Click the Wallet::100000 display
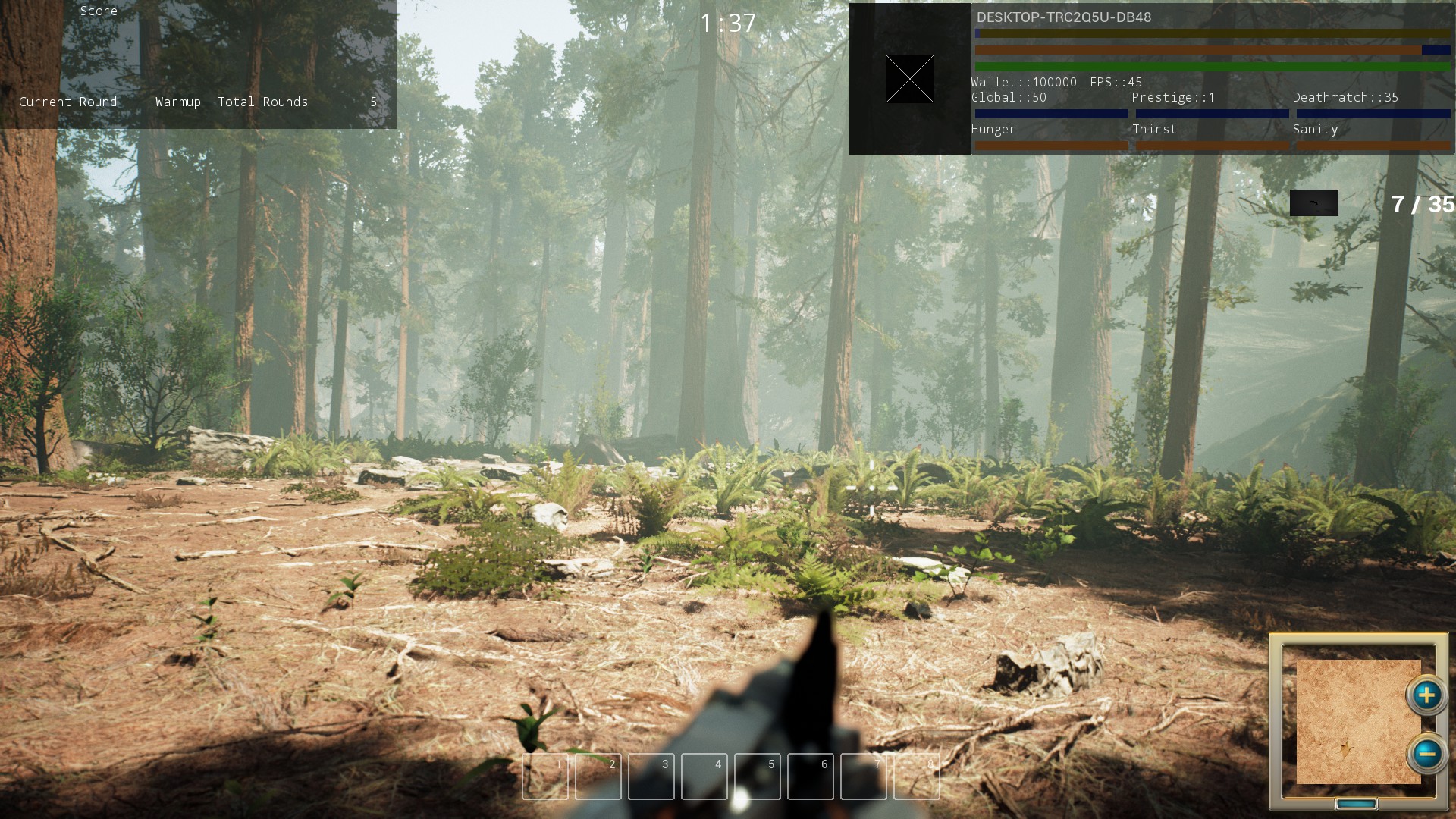The width and height of the screenshot is (1456, 819). click(x=1021, y=82)
